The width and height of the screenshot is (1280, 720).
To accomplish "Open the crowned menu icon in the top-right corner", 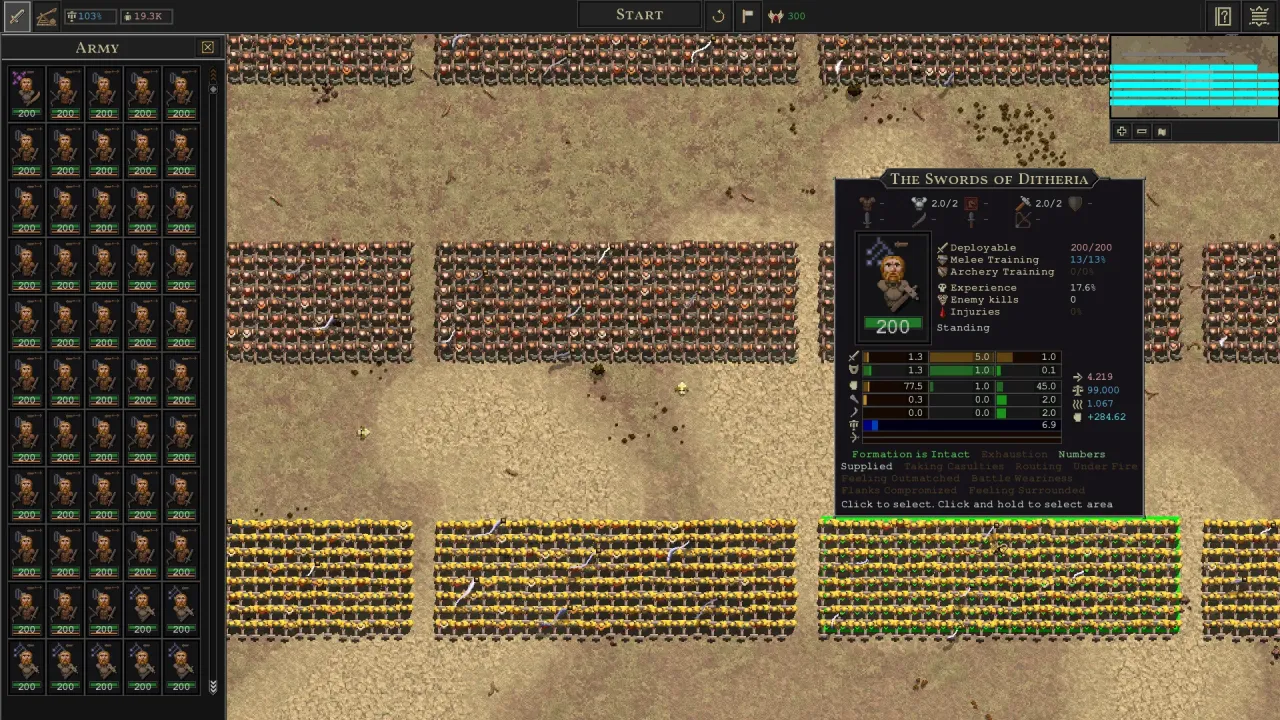I will coord(1259,16).
